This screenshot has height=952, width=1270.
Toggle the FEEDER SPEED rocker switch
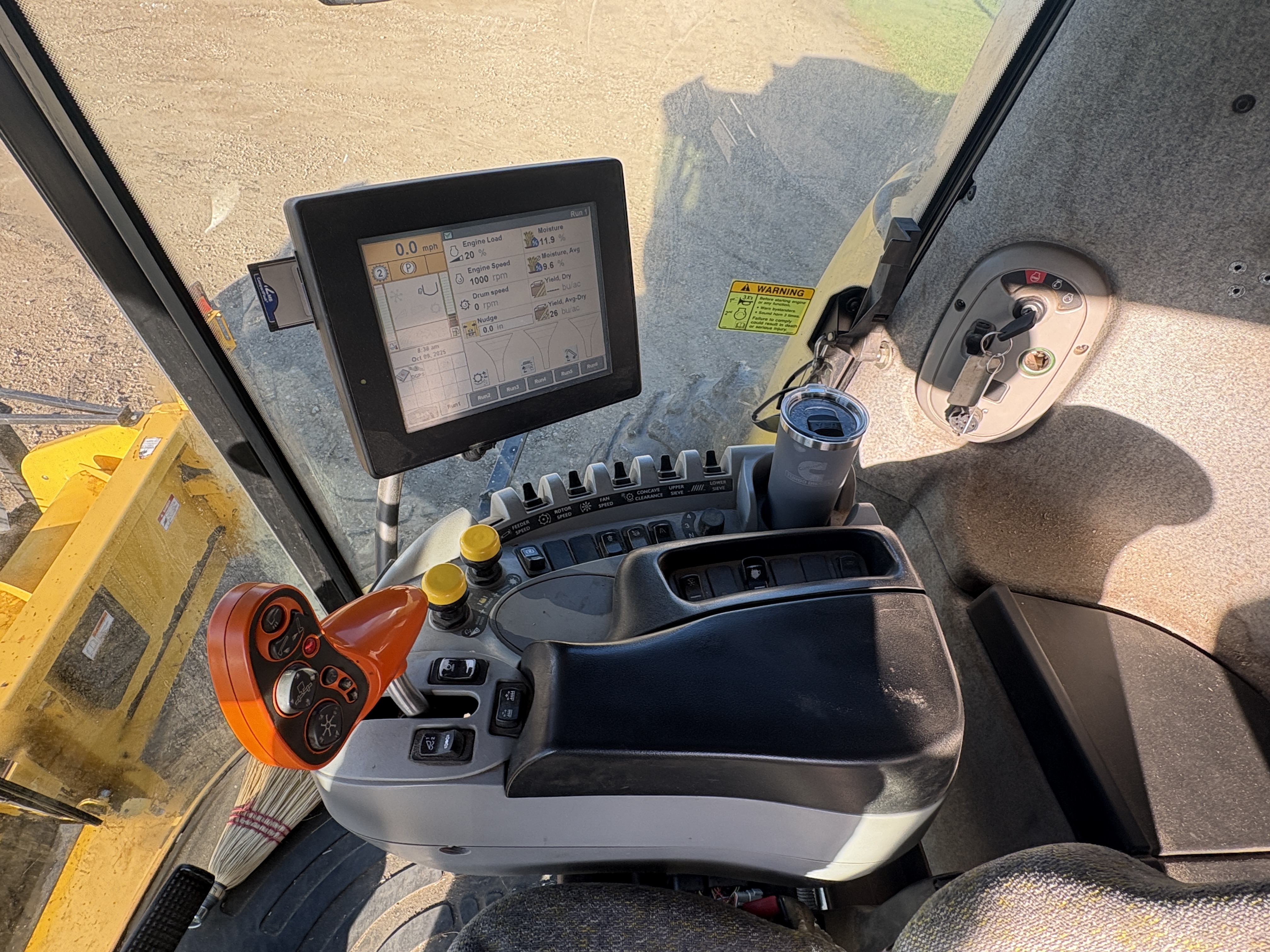tap(530, 494)
